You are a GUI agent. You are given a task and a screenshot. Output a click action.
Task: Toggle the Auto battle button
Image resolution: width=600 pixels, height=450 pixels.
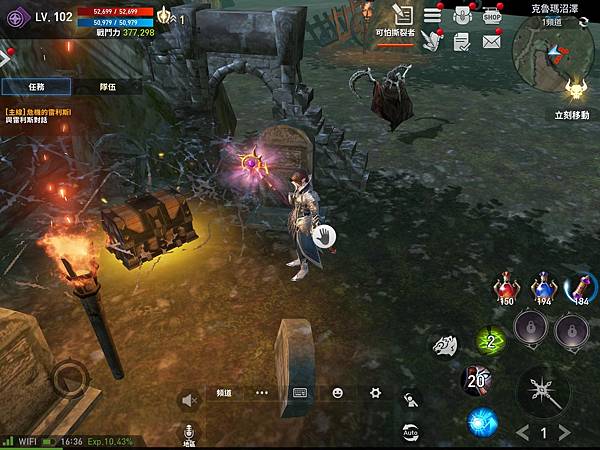click(410, 432)
